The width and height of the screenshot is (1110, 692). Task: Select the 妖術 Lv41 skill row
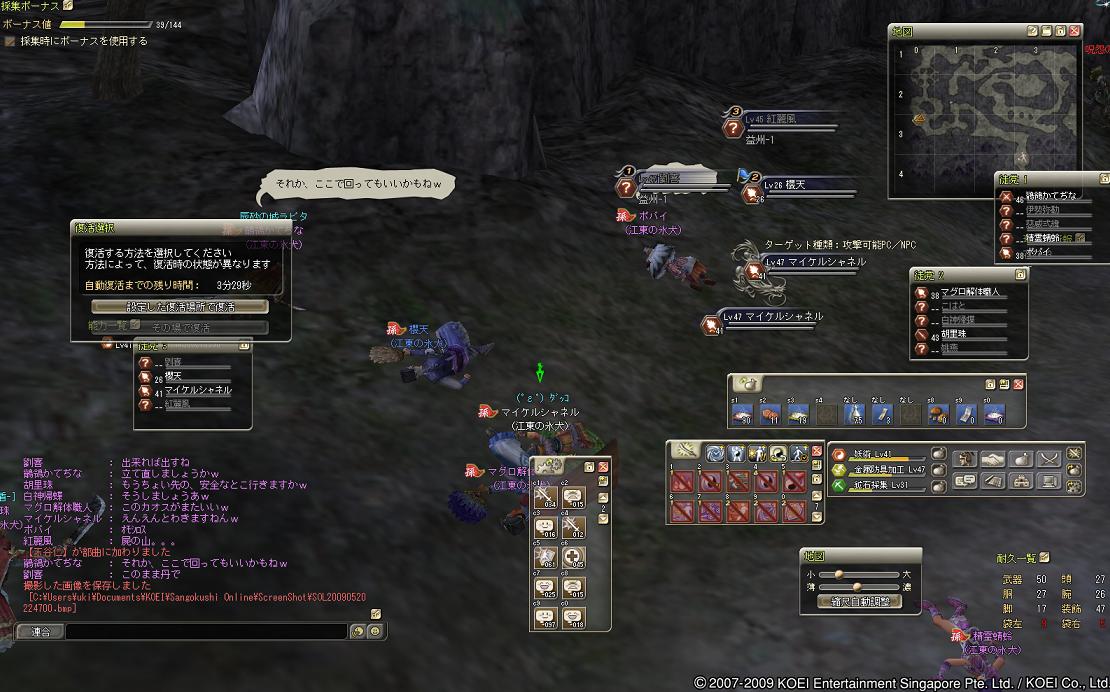880,453
